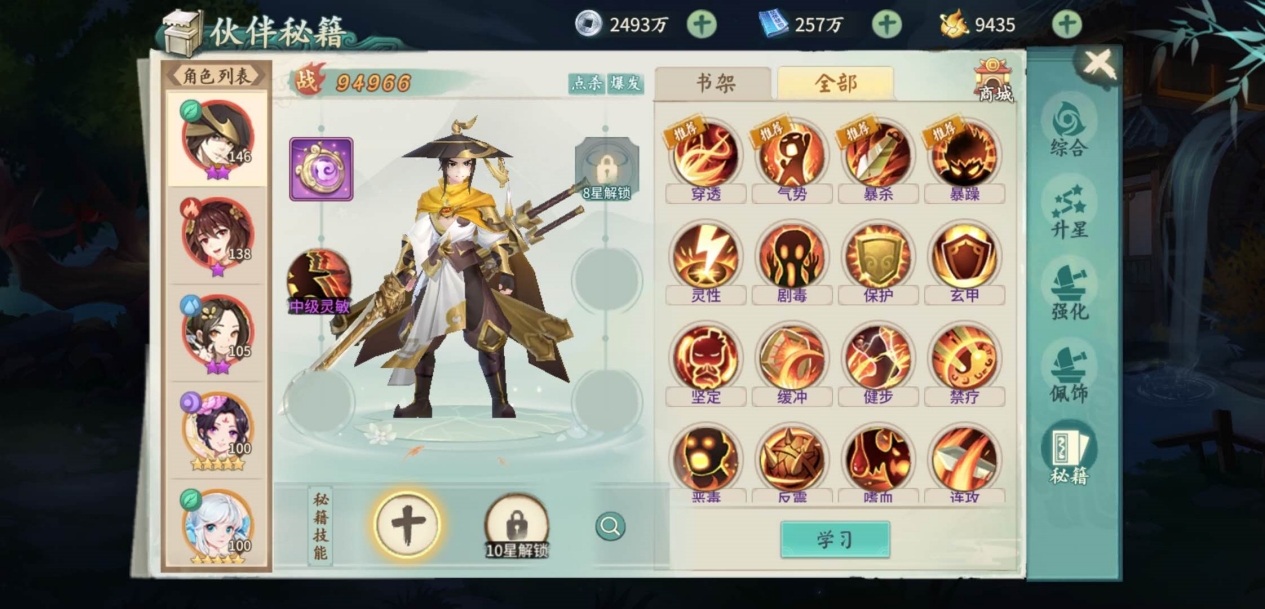Open the 强化 section
Viewport: 1265px width, 609px height.
(x=1068, y=290)
